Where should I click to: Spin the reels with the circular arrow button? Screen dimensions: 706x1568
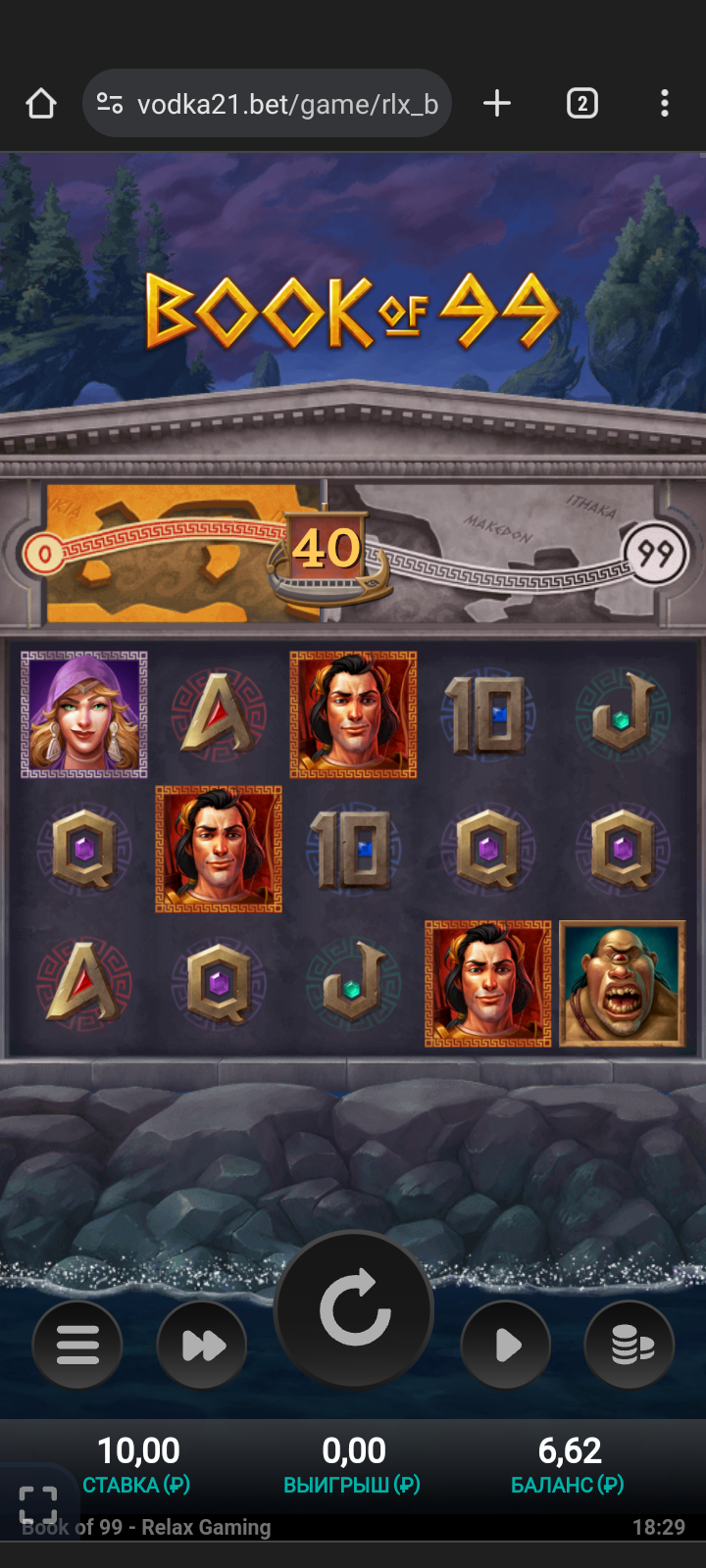click(x=354, y=1309)
